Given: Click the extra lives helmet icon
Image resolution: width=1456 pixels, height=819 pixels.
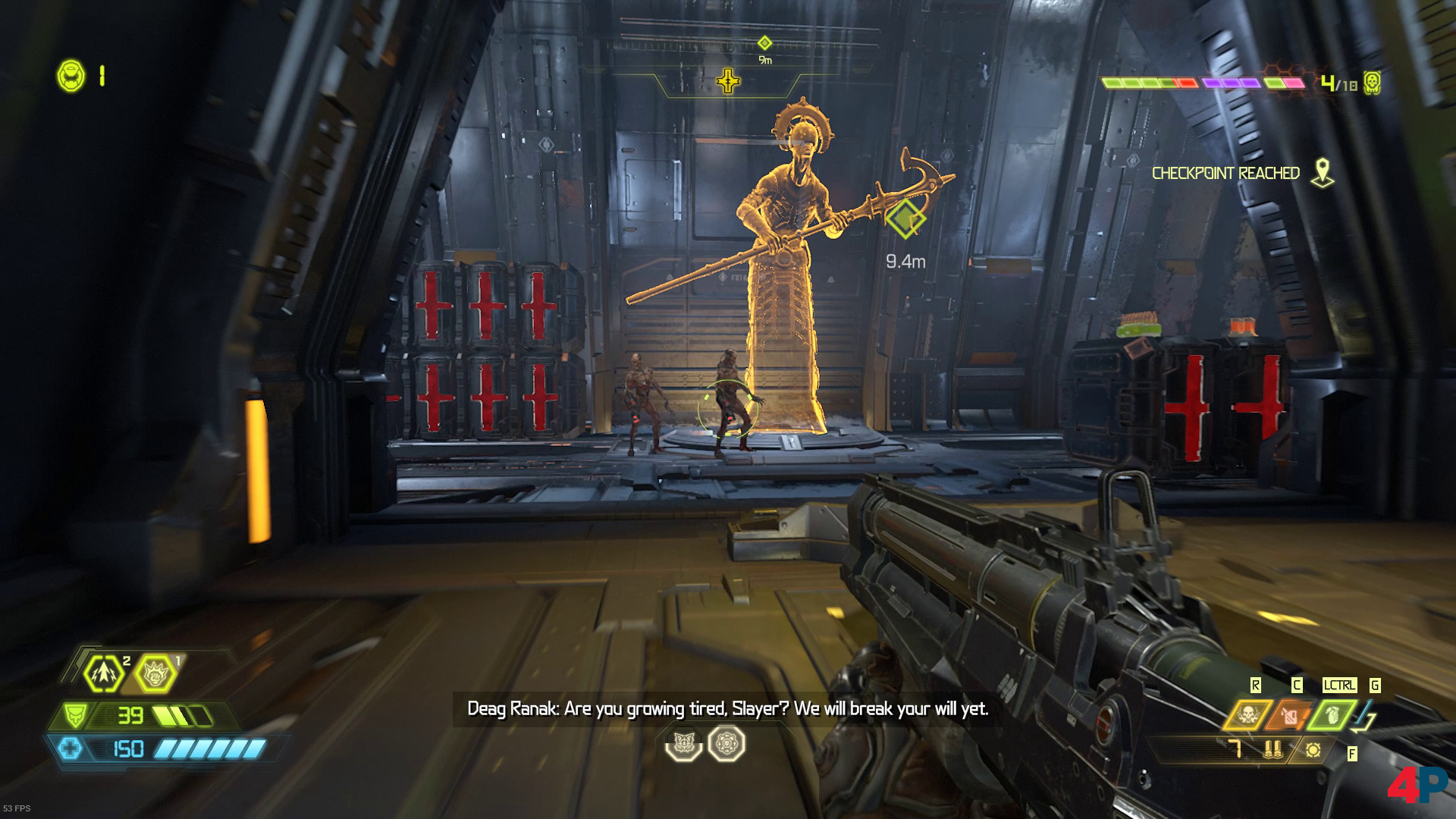Looking at the screenshot, I should (71, 75).
